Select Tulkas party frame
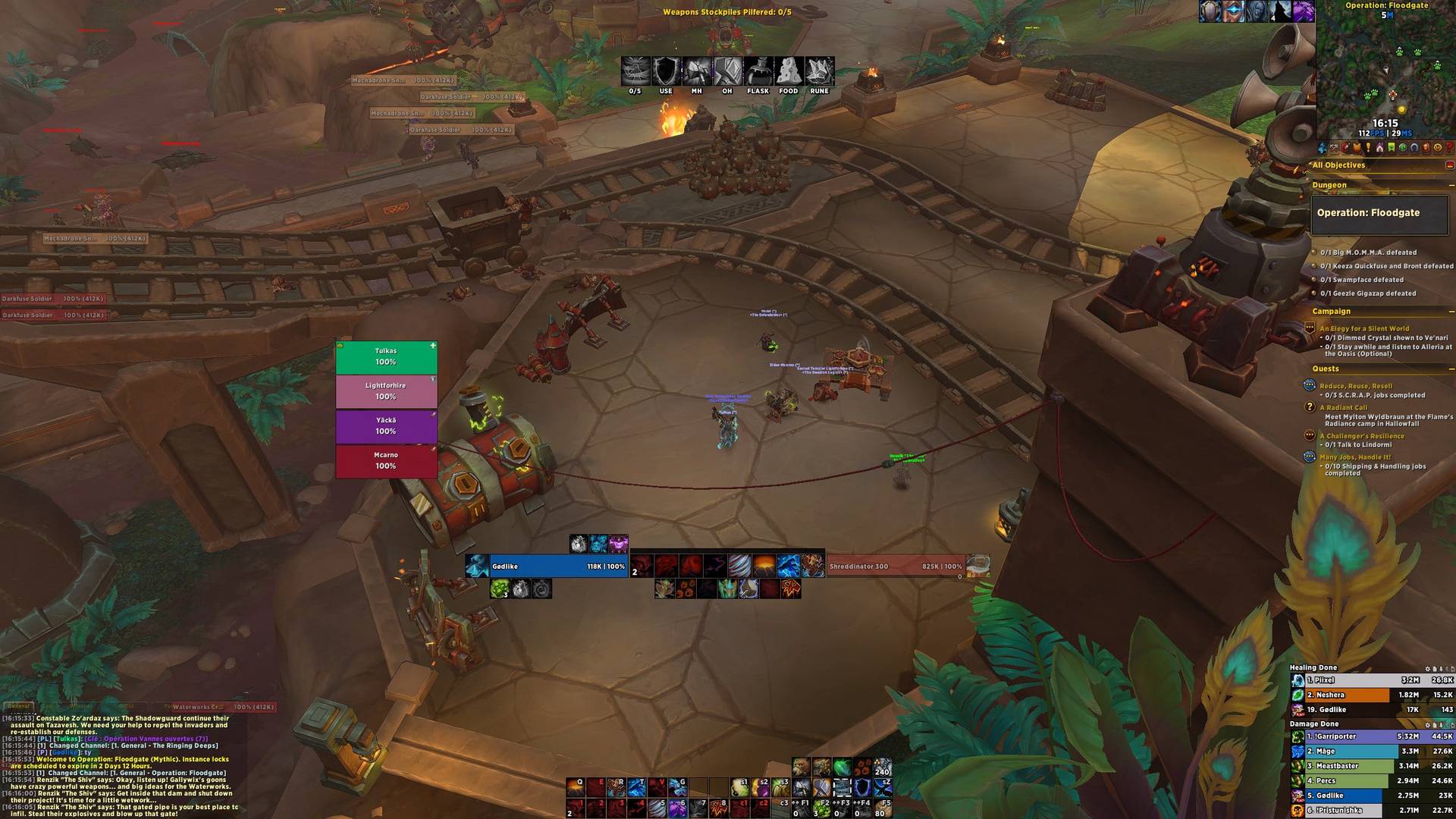The height and width of the screenshot is (819, 1456). coord(386,357)
